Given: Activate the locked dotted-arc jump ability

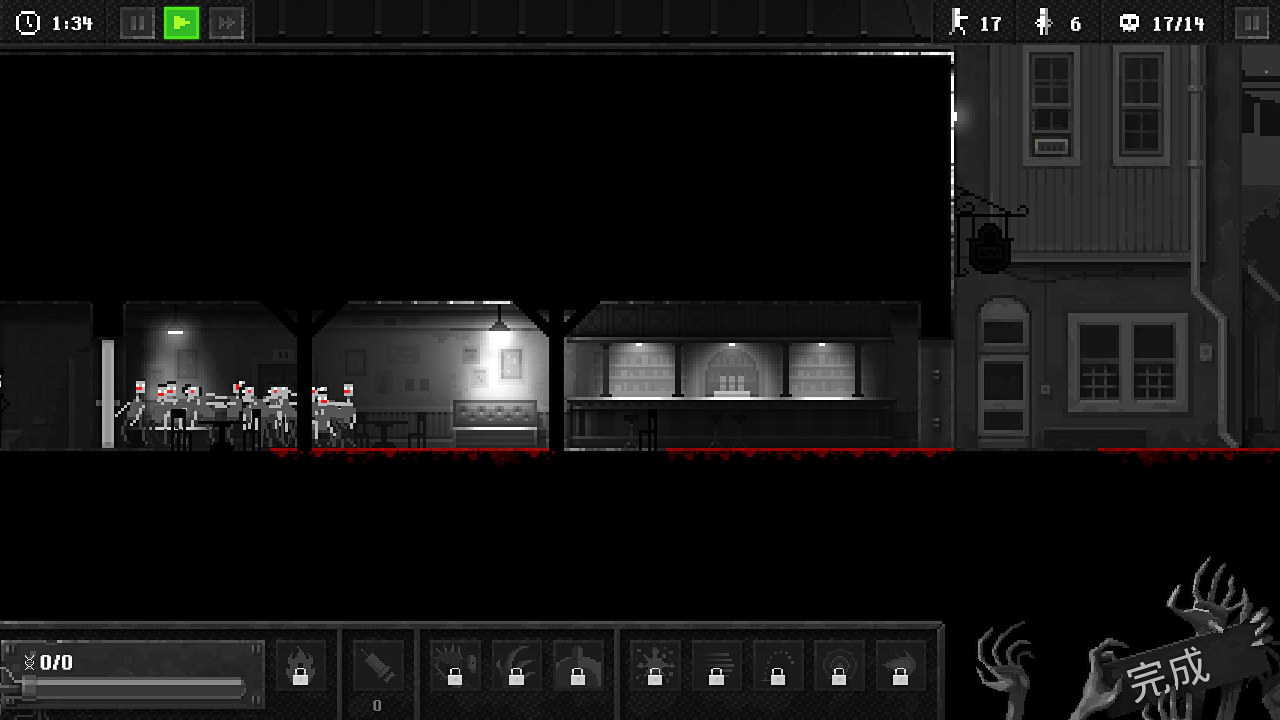Looking at the screenshot, I should pyautogui.click(x=778, y=666).
